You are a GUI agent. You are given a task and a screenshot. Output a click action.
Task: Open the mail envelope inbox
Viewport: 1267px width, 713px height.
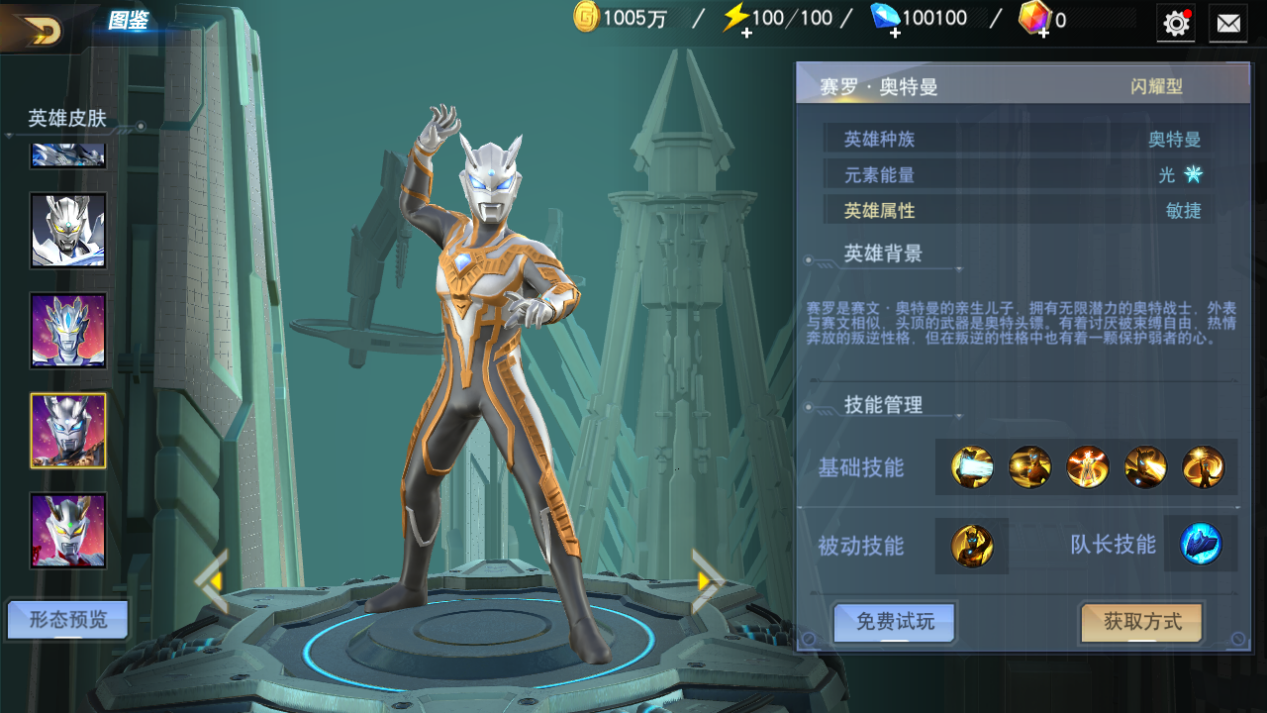(x=1228, y=23)
